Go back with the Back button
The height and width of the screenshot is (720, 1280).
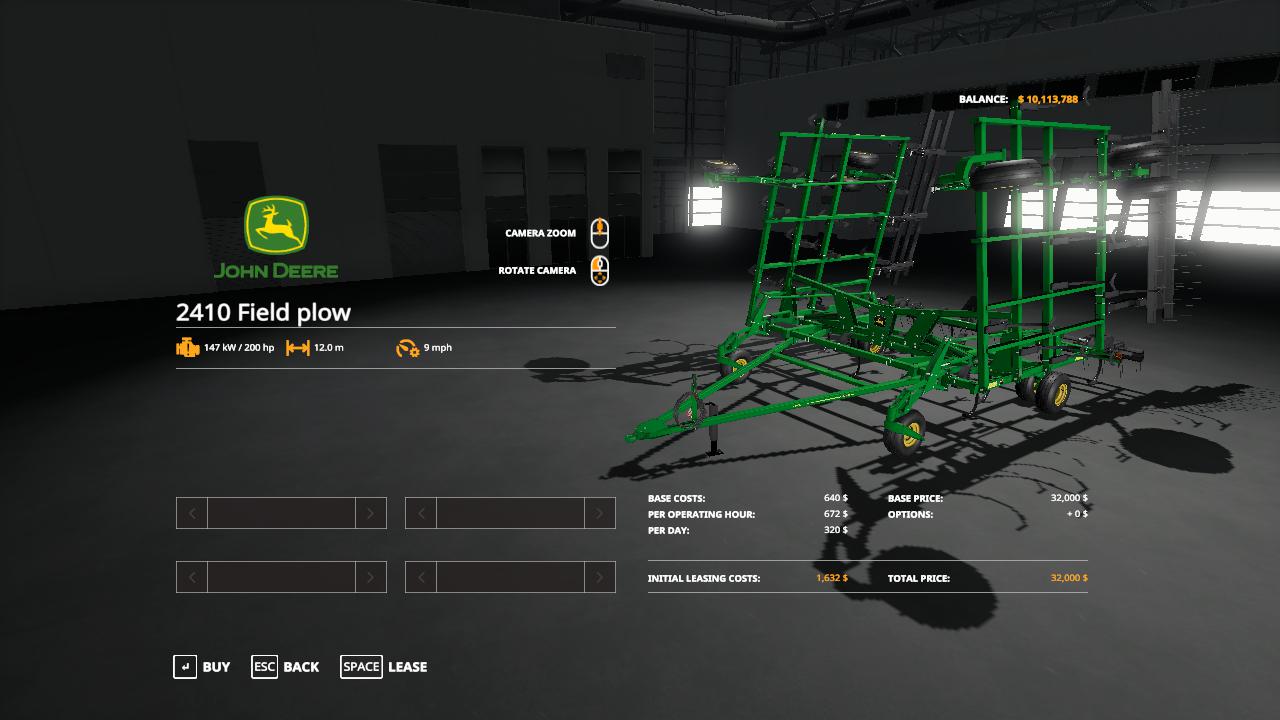tap(286, 667)
